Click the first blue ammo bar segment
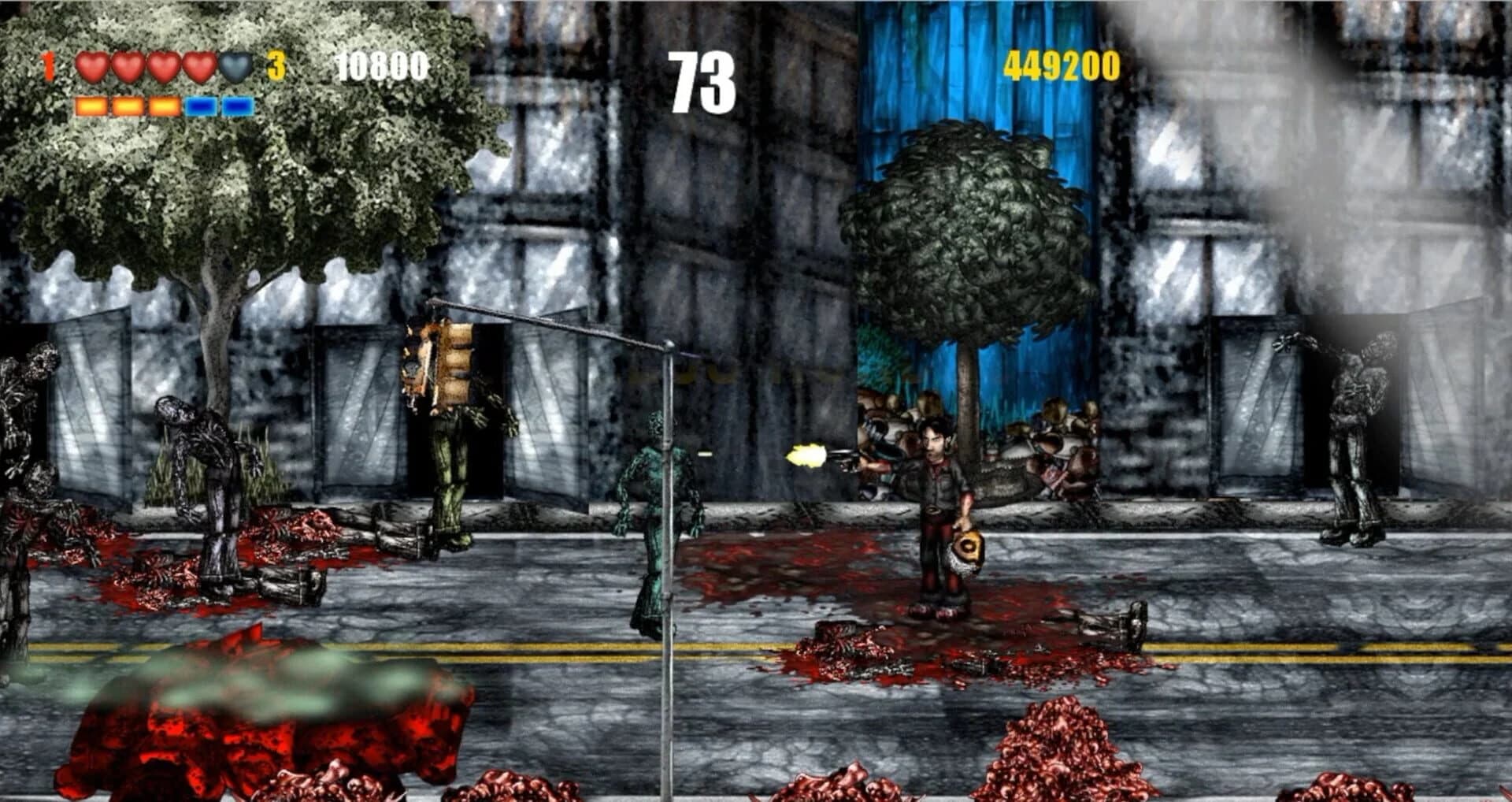The image size is (1512, 802). tap(202, 105)
